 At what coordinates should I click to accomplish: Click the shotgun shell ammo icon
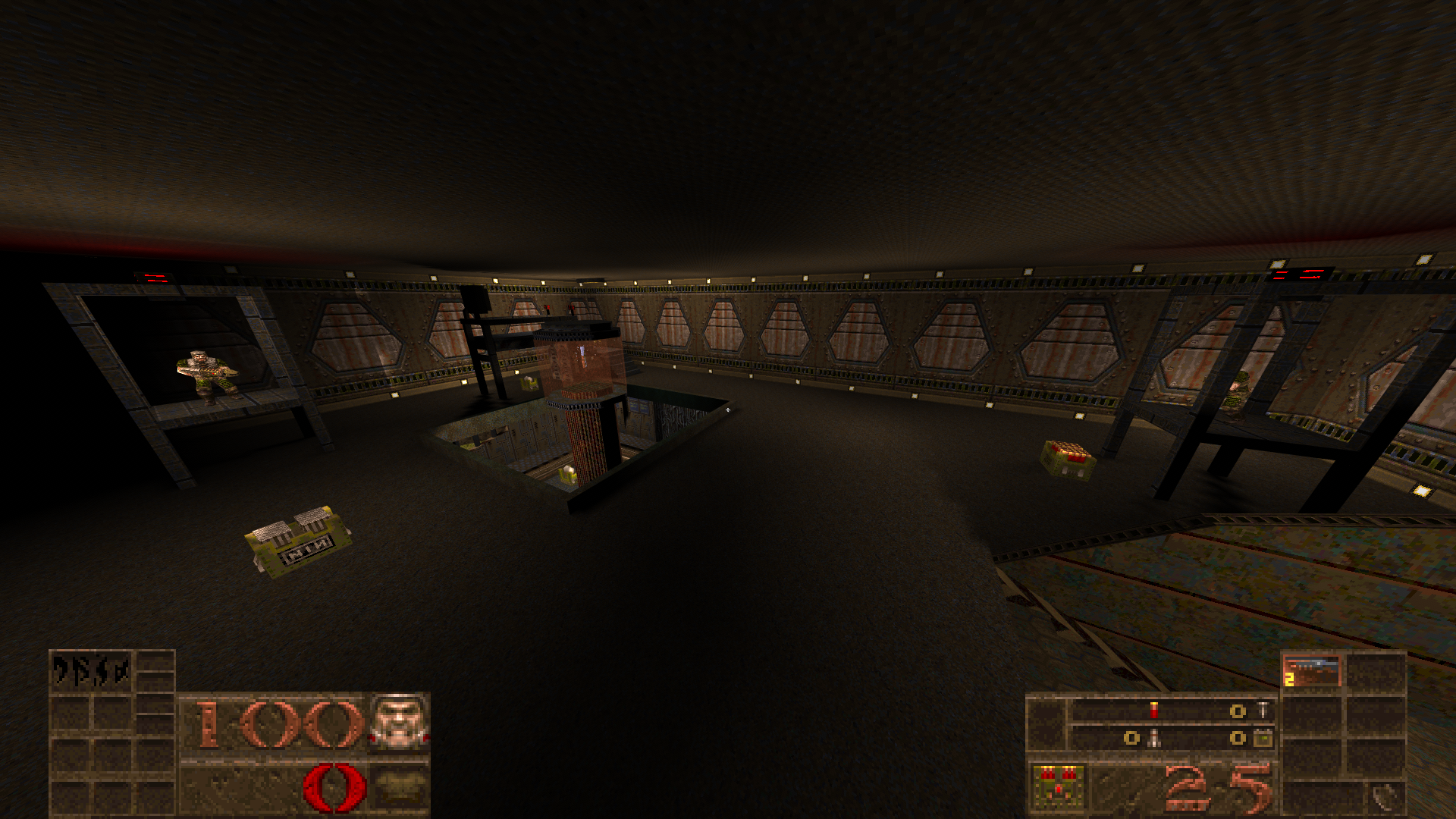(x=1153, y=710)
